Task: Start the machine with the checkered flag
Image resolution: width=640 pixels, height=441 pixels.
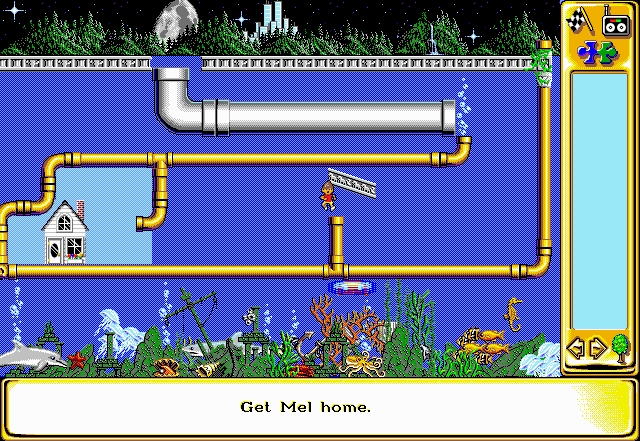Action: click(x=579, y=20)
